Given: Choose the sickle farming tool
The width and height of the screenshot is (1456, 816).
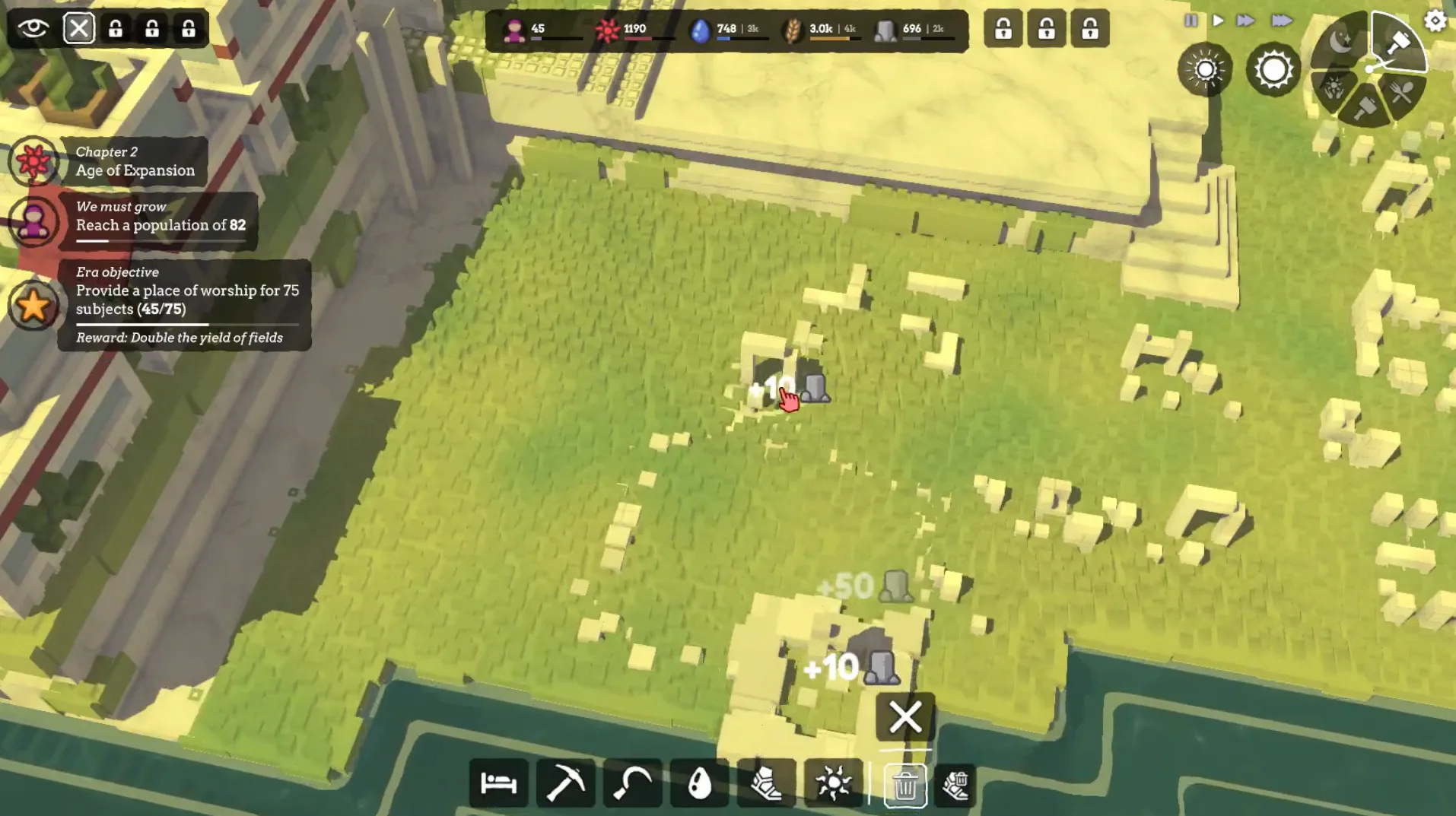Looking at the screenshot, I should (632, 783).
